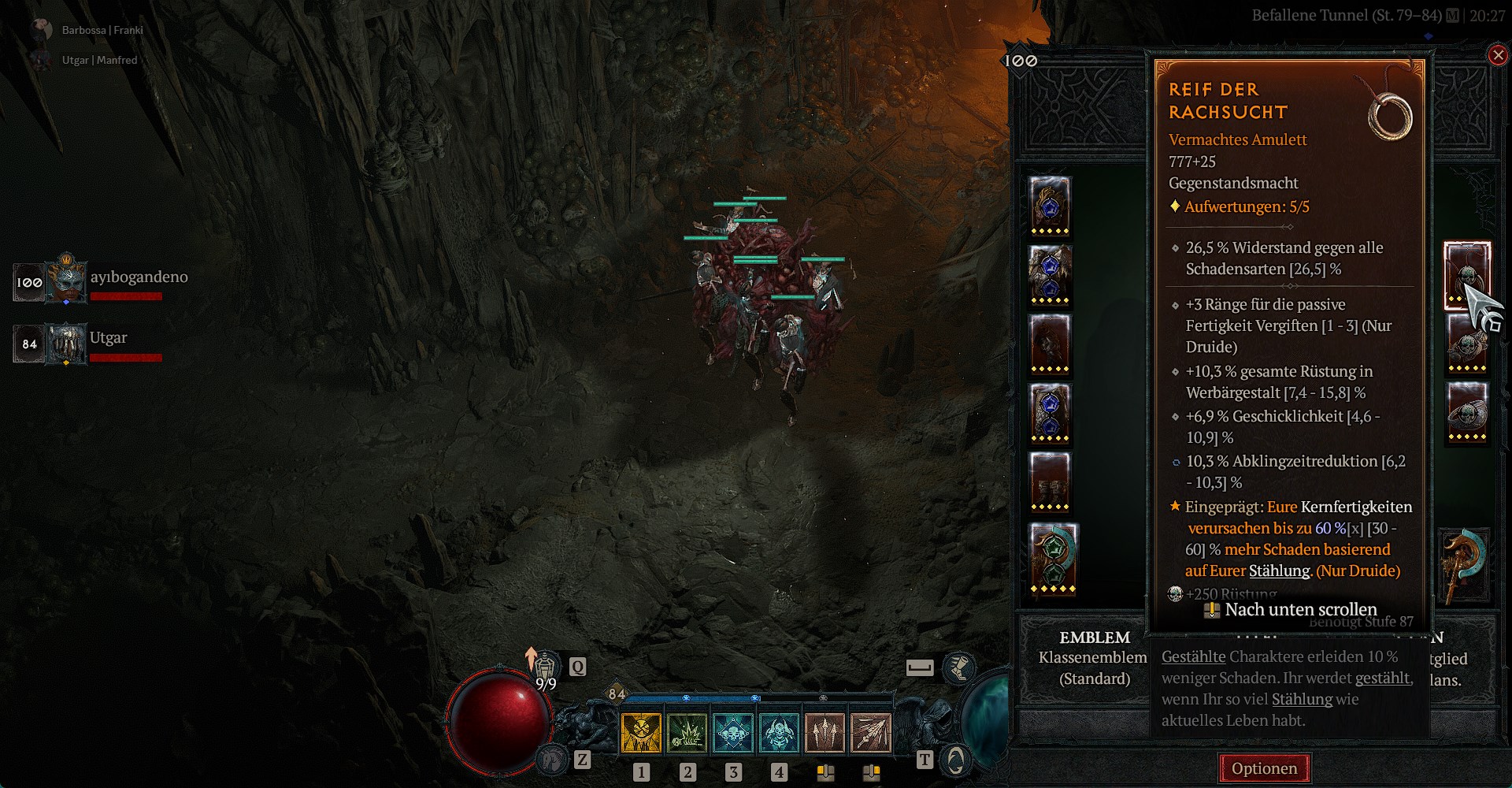
Task: Select the teal-bladed axe weapon slot
Action: click(x=1464, y=564)
